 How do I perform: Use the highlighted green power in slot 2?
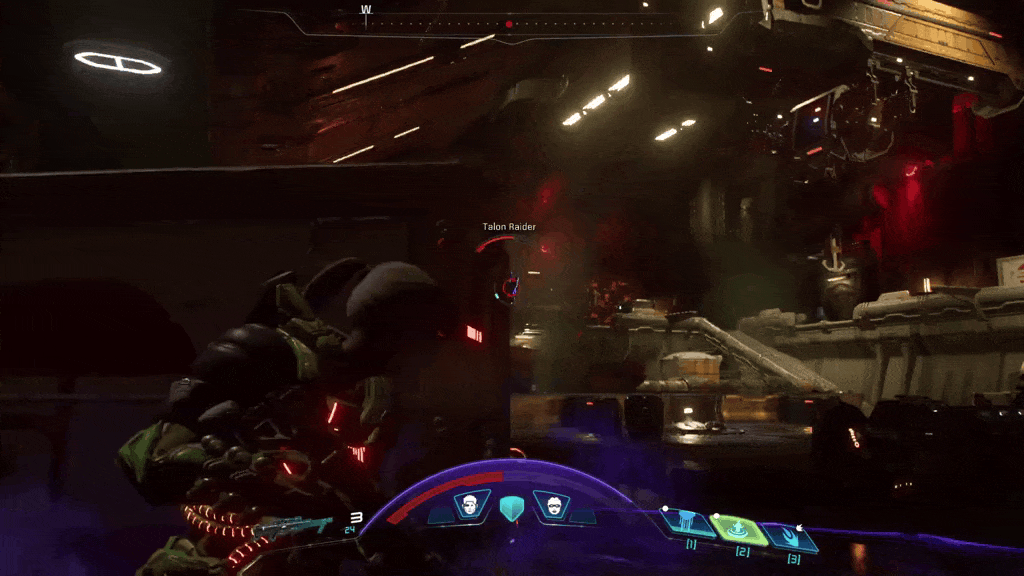[x=741, y=529]
